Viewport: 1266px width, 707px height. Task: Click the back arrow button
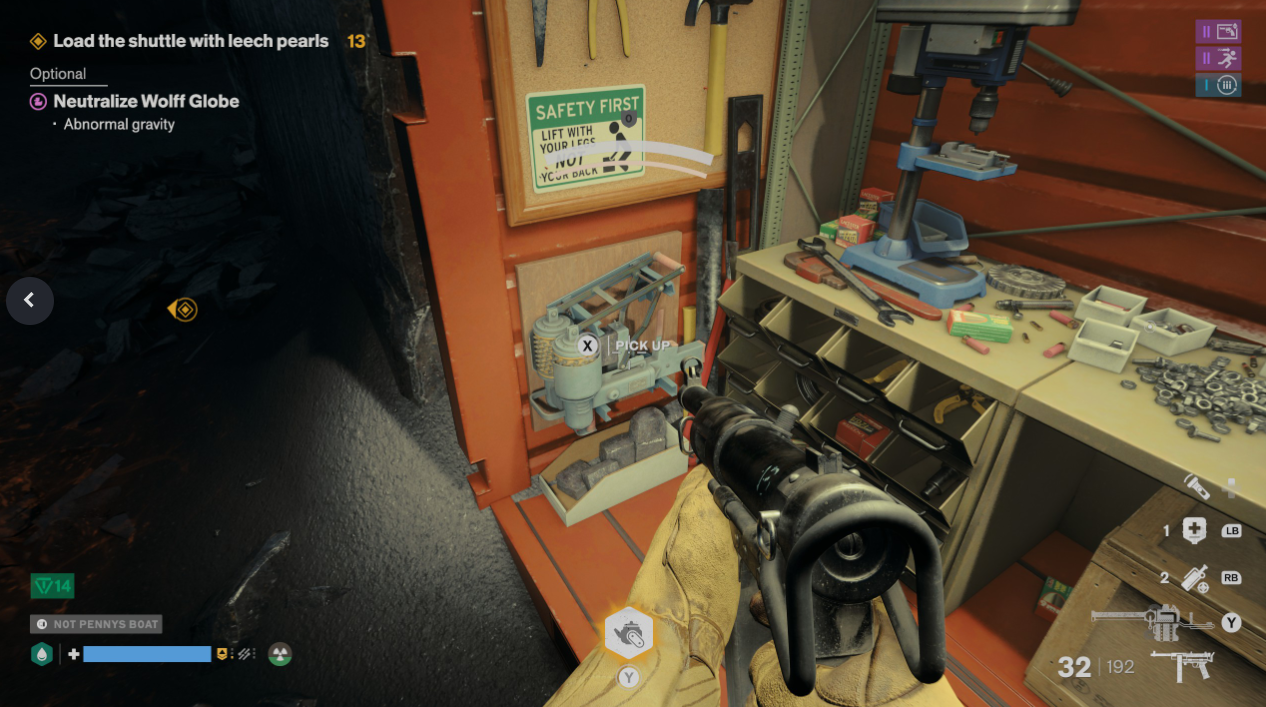(x=29, y=300)
